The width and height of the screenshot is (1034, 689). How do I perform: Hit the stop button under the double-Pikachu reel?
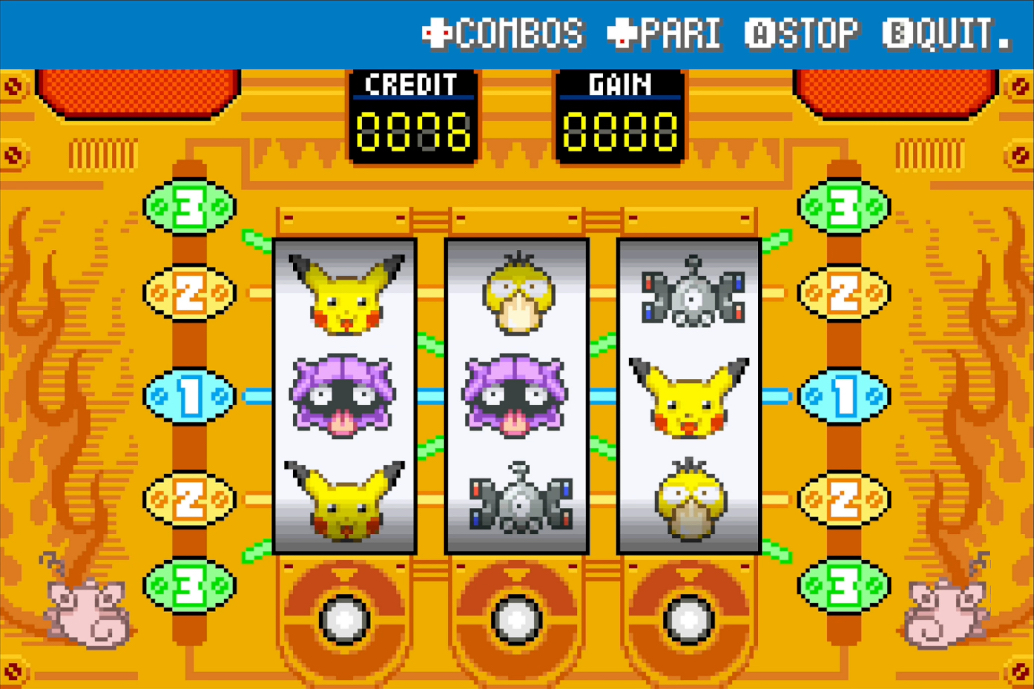point(344,619)
